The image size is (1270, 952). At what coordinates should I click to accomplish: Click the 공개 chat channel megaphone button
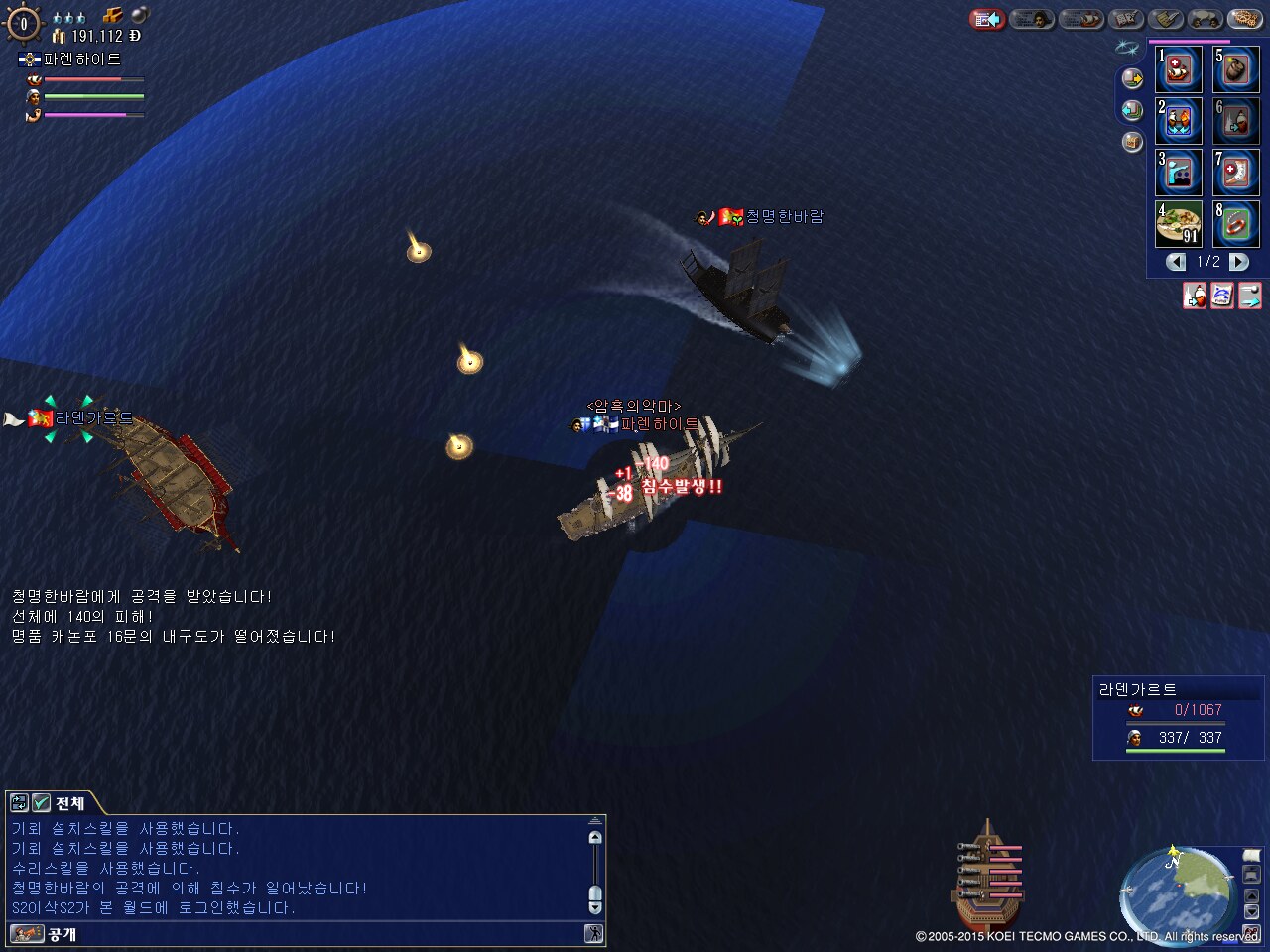click(28, 933)
